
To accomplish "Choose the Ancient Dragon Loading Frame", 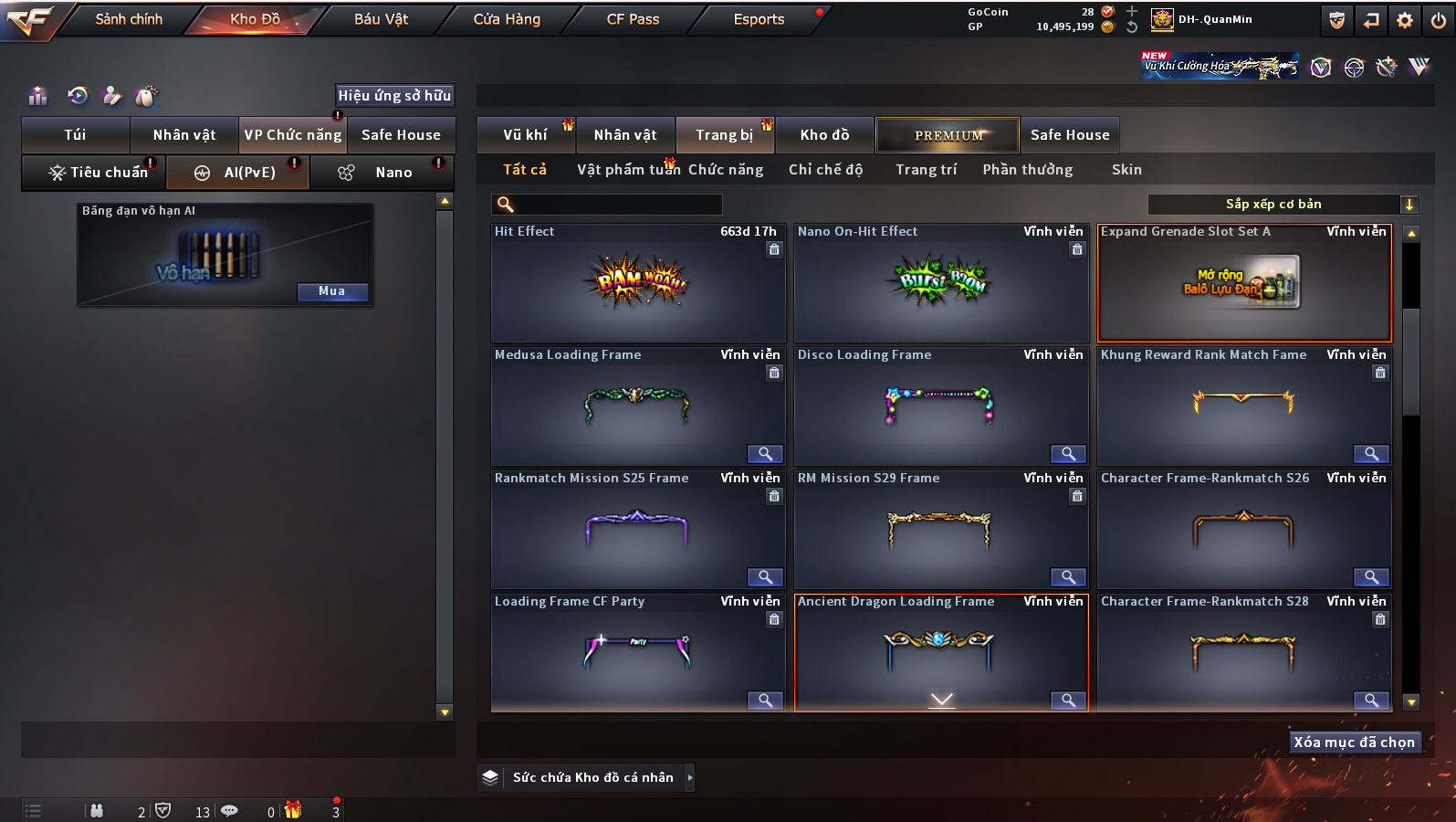I will 940,650.
